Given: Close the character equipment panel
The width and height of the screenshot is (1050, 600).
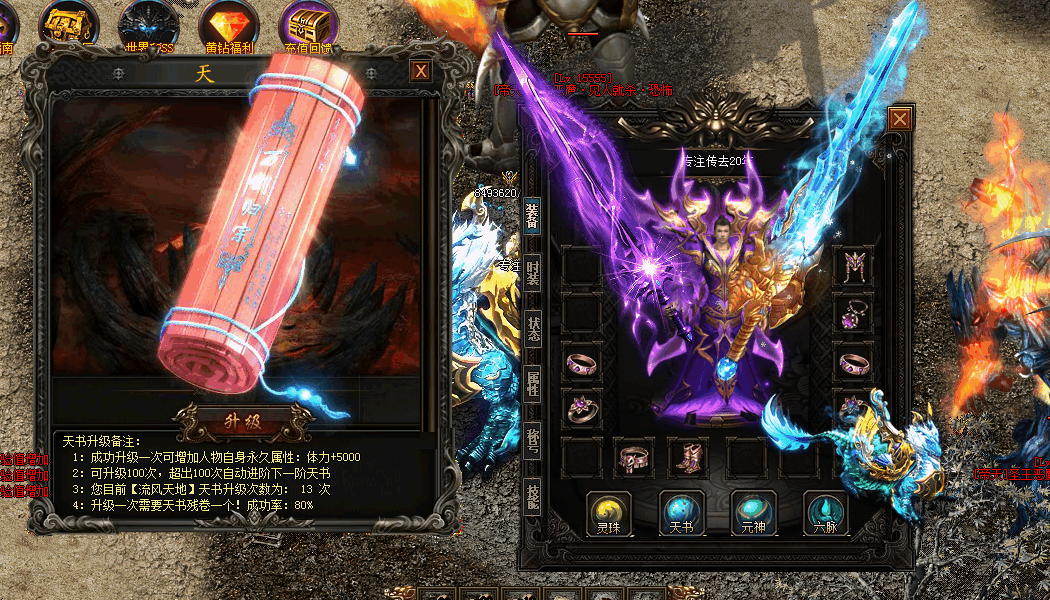Looking at the screenshot, I should [x=900, y=120].
